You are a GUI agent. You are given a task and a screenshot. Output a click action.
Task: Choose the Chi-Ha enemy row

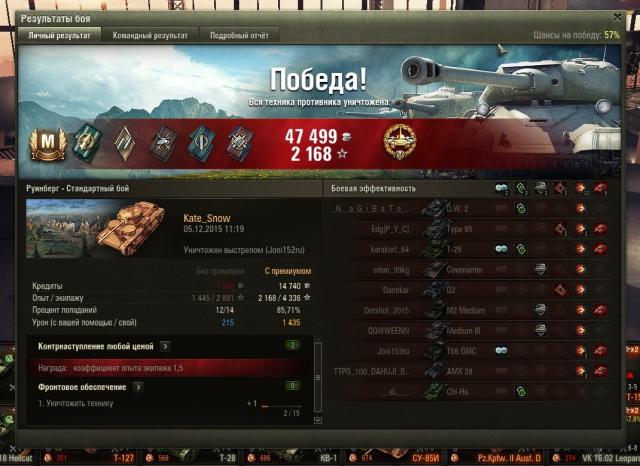(470, 391)
